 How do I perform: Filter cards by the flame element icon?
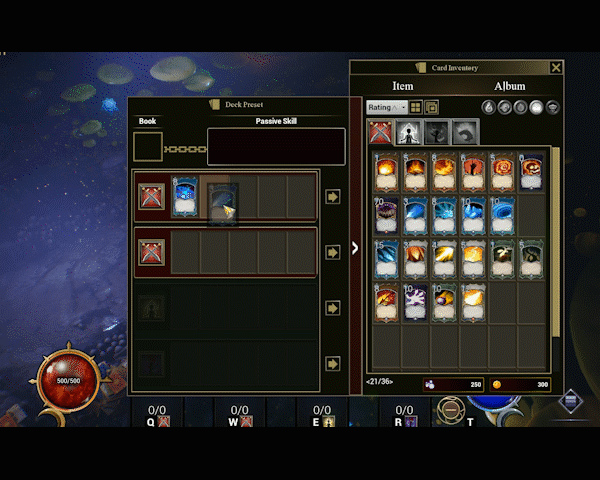(488, 107)
